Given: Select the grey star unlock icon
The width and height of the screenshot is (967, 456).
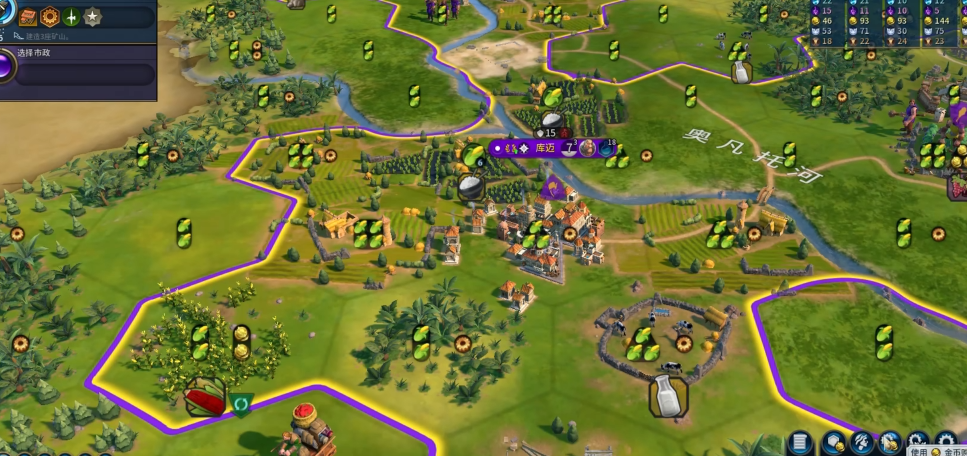Looking at the screenshot, I should click(x=93, y=17).
